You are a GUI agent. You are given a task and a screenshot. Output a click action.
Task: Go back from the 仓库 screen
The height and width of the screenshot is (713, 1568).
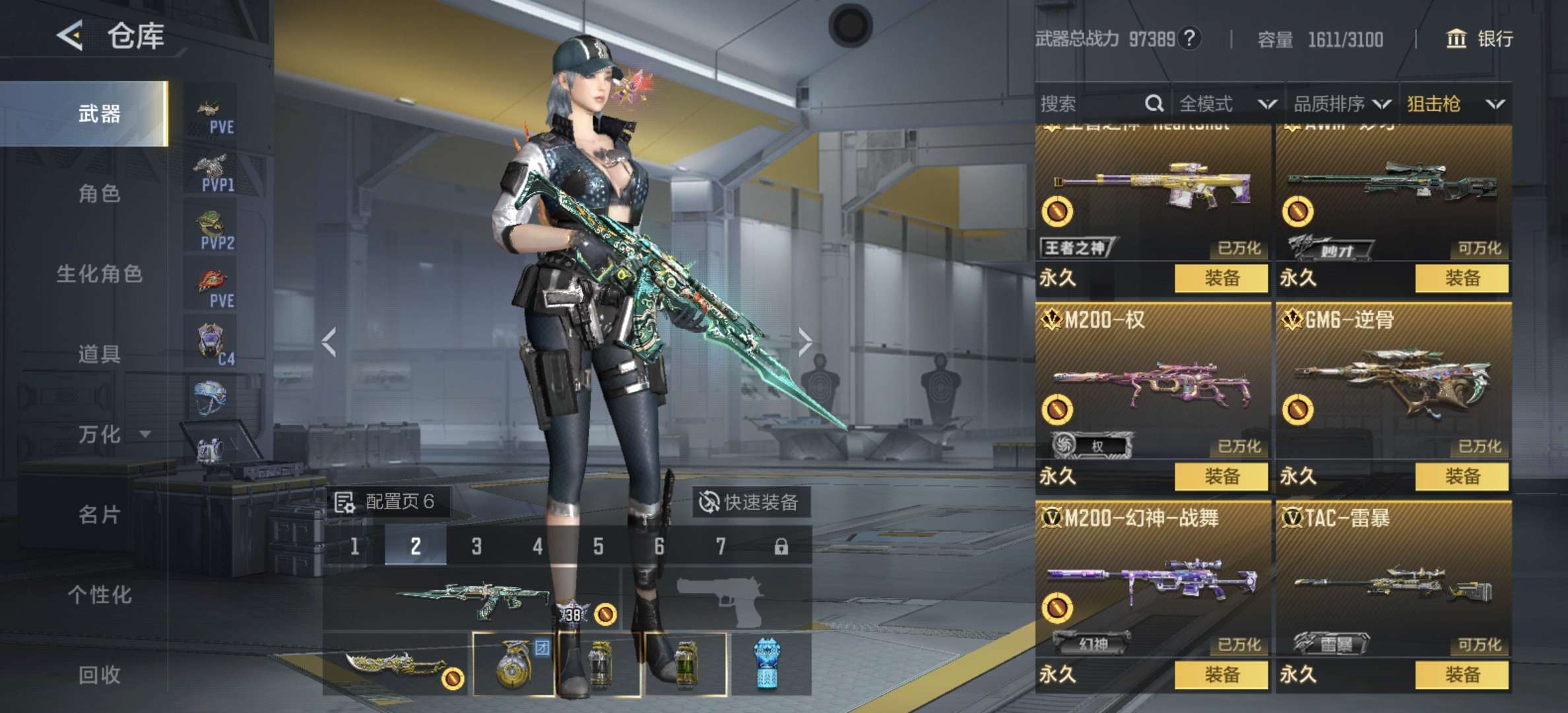pyautogui.click(x=70, y=36)
